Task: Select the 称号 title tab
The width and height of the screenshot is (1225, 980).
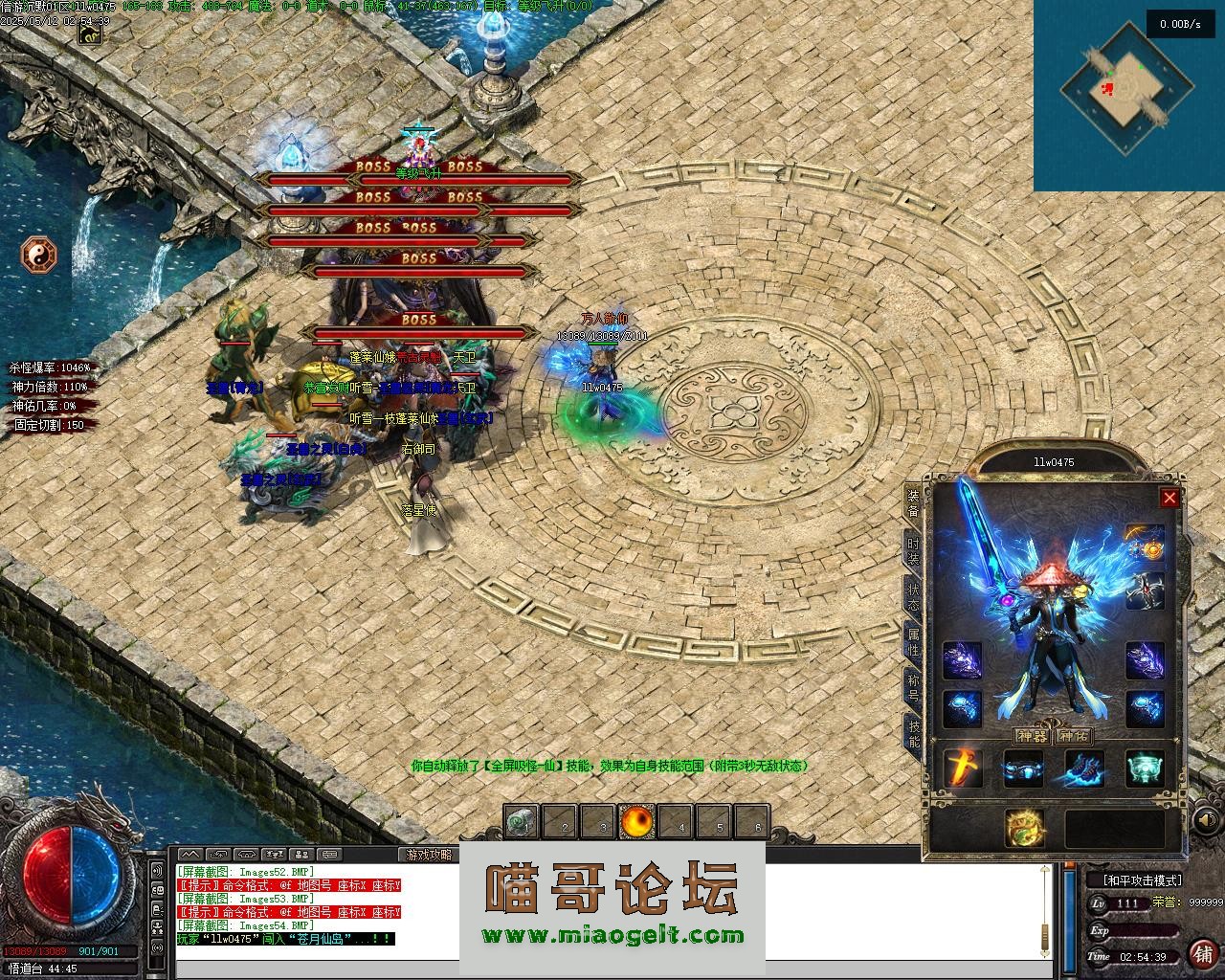Action: click(913, 687)
